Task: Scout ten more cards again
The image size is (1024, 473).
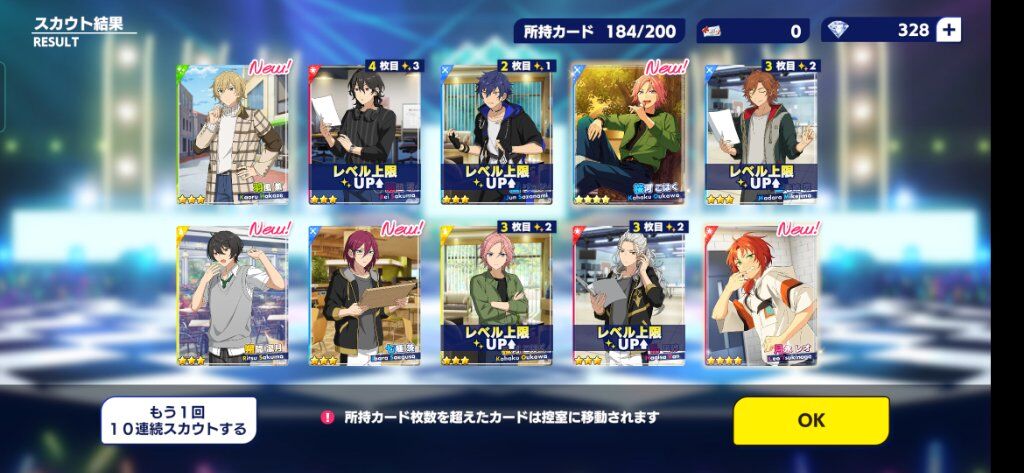Action: tap(178, 420)
